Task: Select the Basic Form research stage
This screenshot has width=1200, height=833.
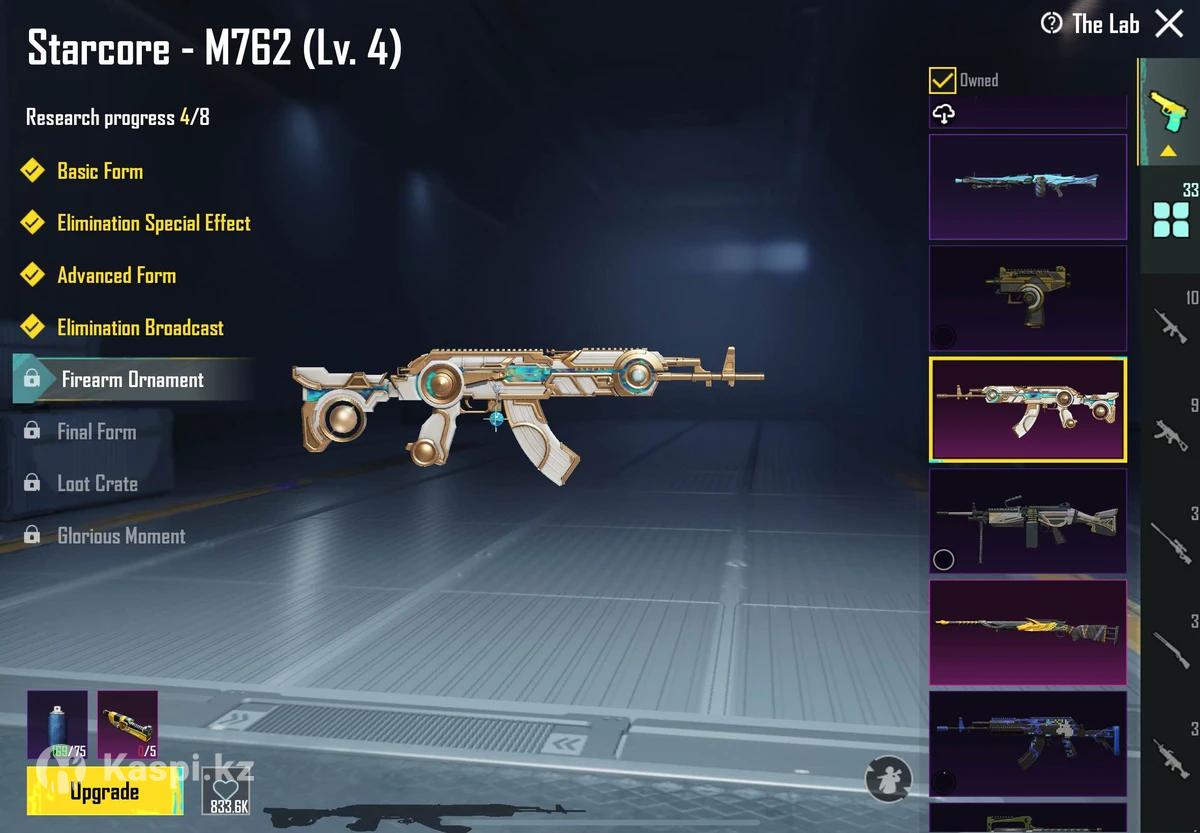Action: pyautogui.click(x=99, y=171)
